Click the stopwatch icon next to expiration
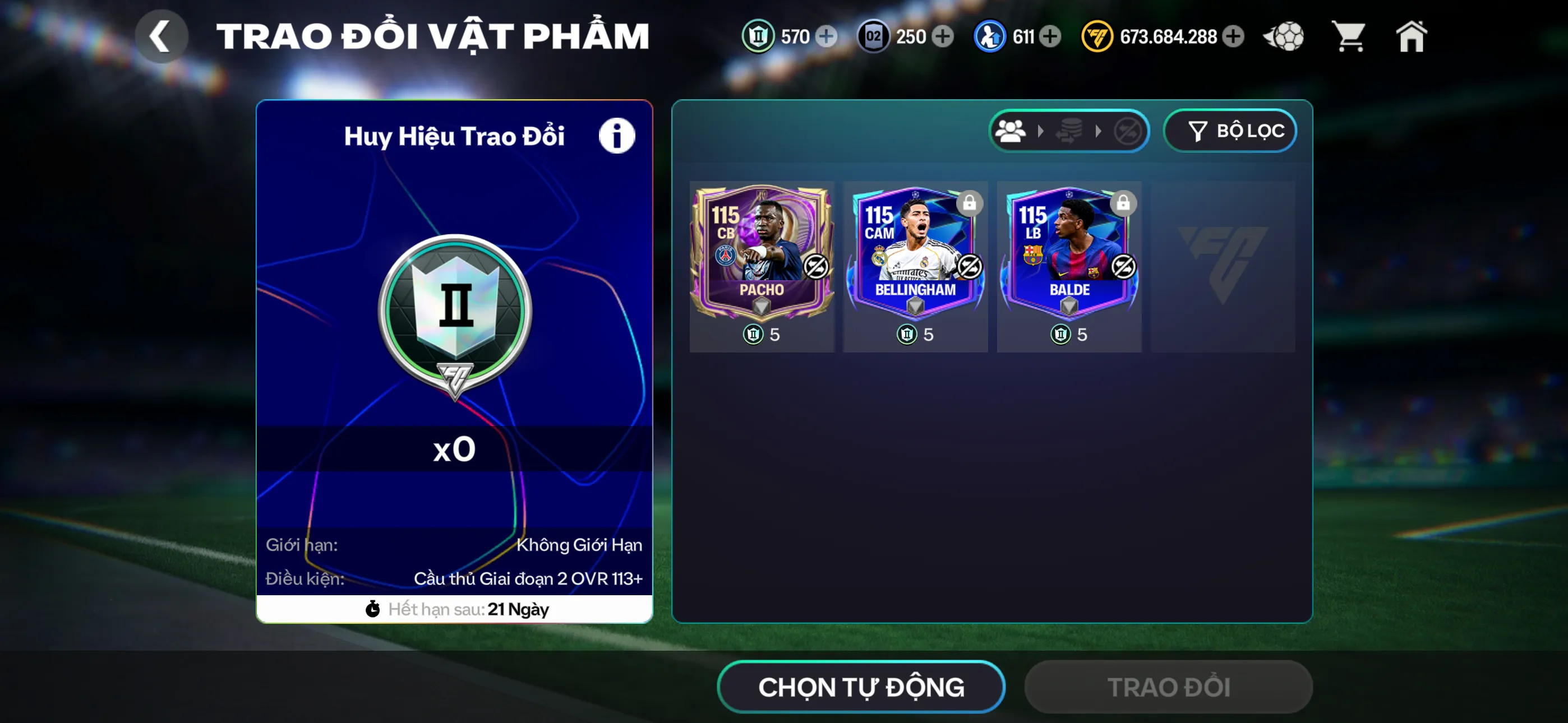Viewport: 1568px width, 723px height. tap(373, 608)
